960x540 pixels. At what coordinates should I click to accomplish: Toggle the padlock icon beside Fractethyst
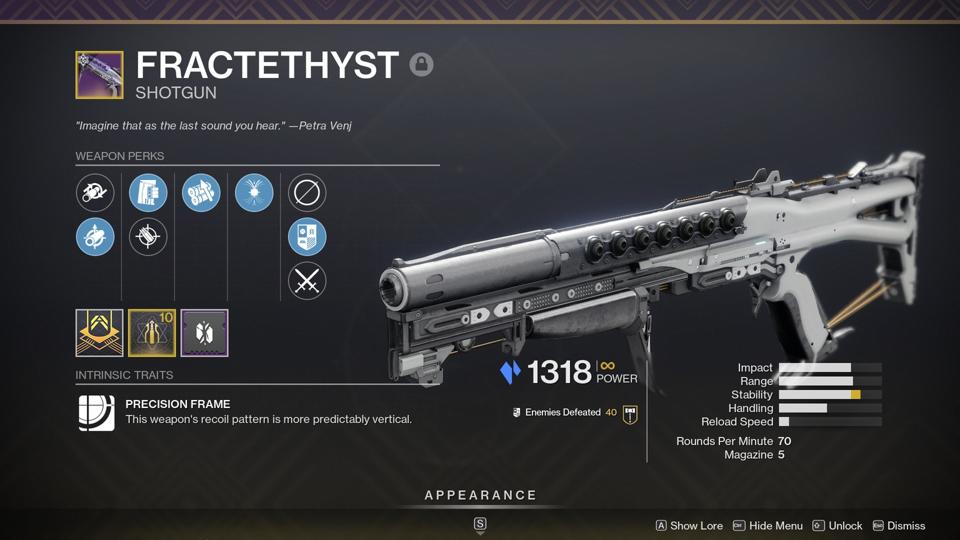click(x=421, y=65)
